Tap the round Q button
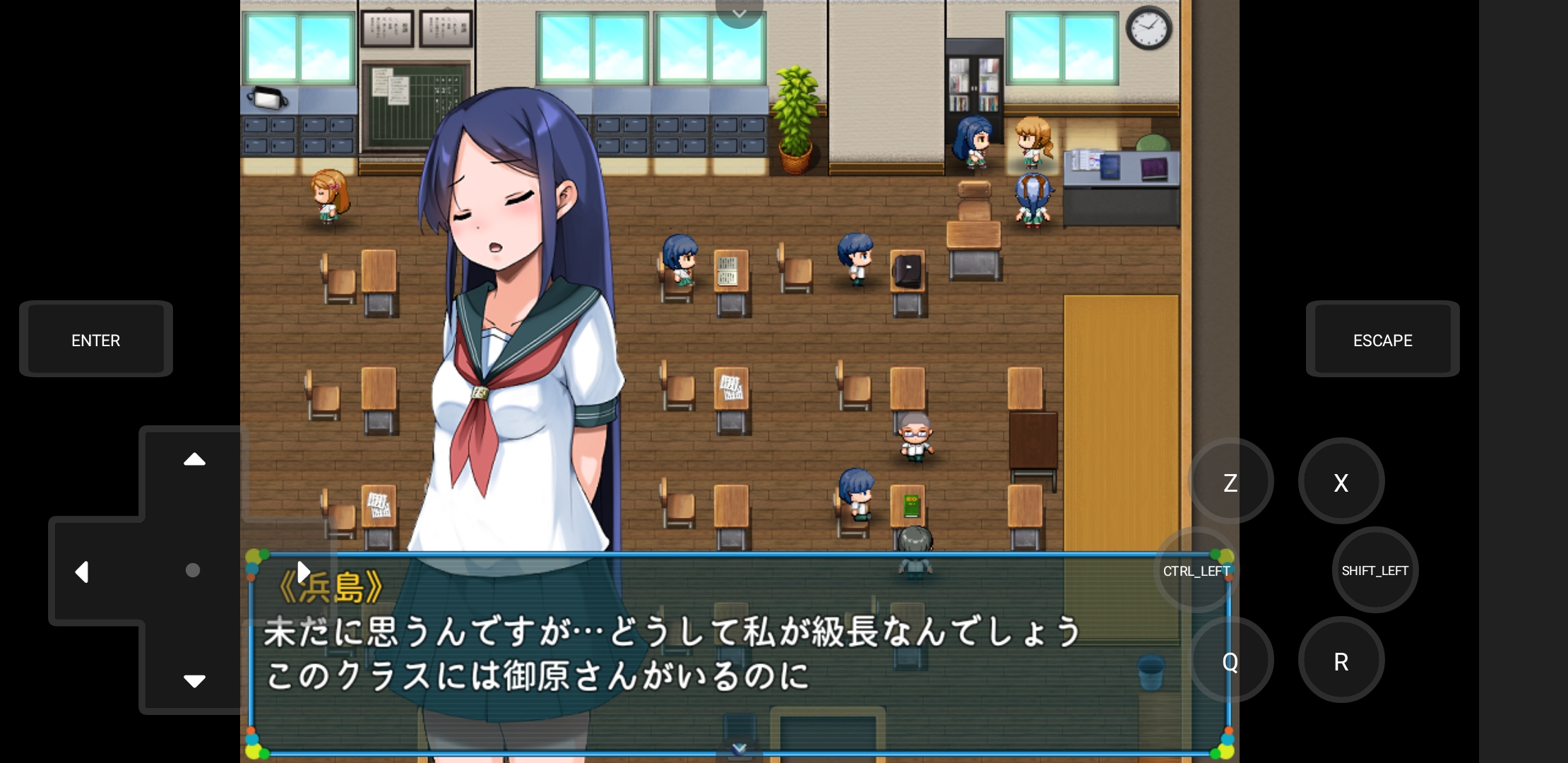Screen dimensions: 1568x763 coord(1230,661)
